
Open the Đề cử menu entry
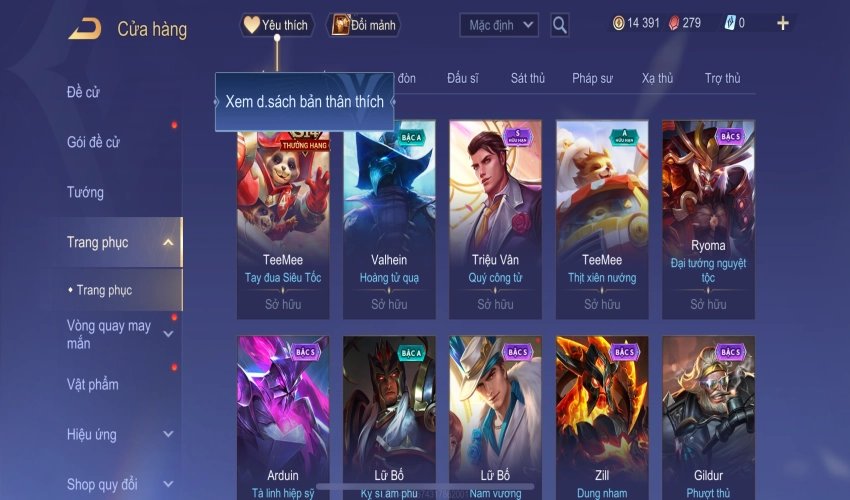click(x=84, y=92)
